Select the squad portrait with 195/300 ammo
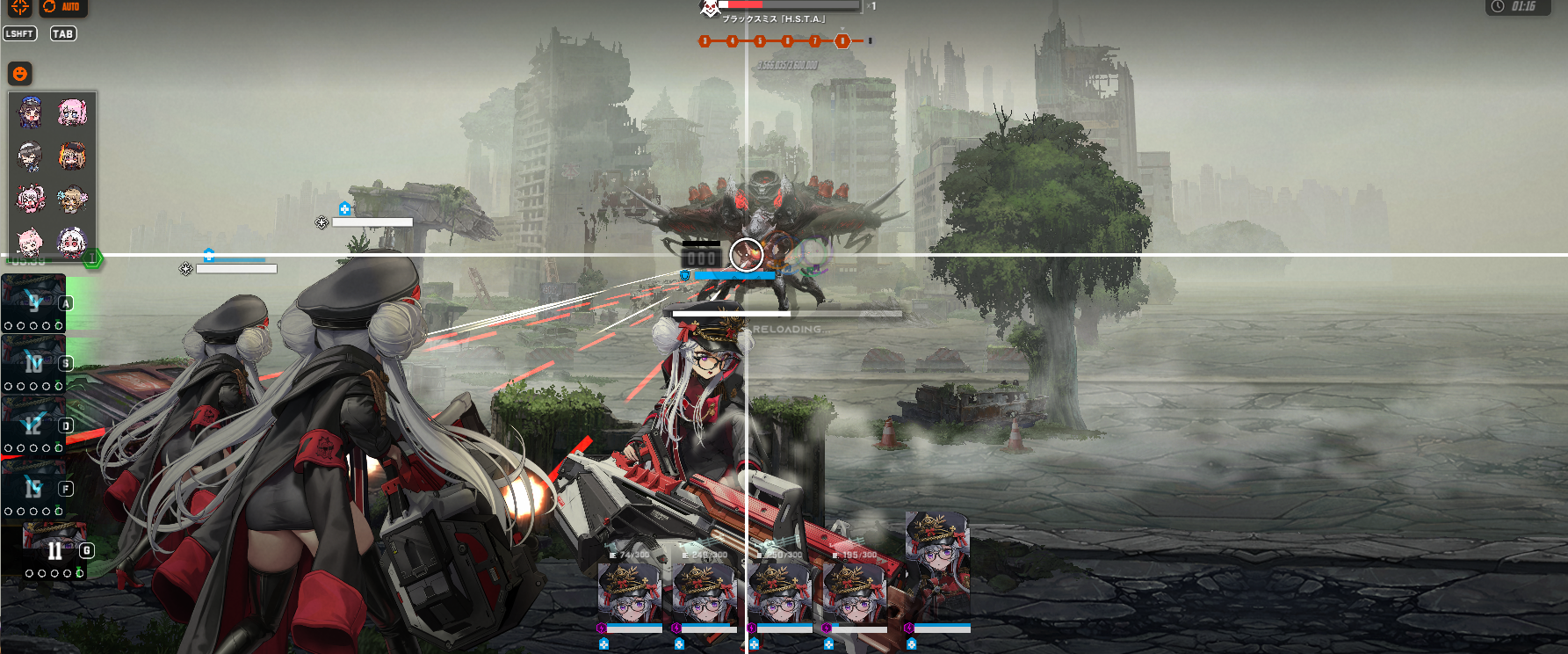The image size is (1568, 654). 855,592
